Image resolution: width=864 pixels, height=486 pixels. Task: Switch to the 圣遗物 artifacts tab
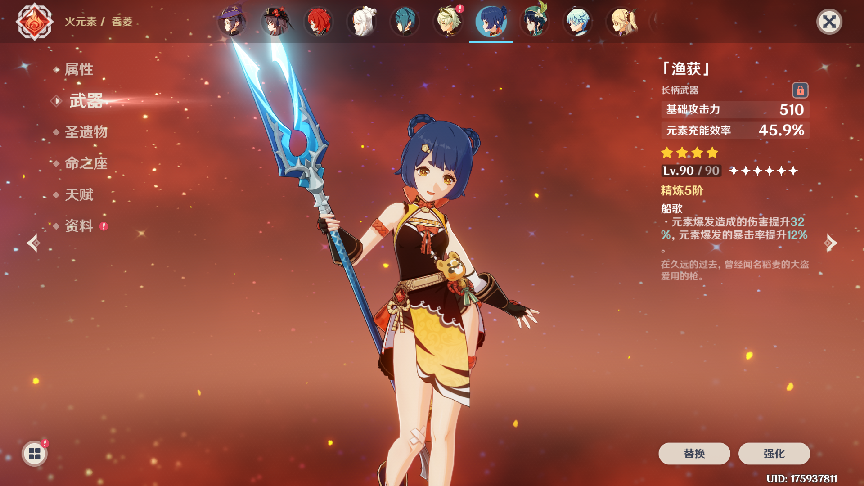86,132
